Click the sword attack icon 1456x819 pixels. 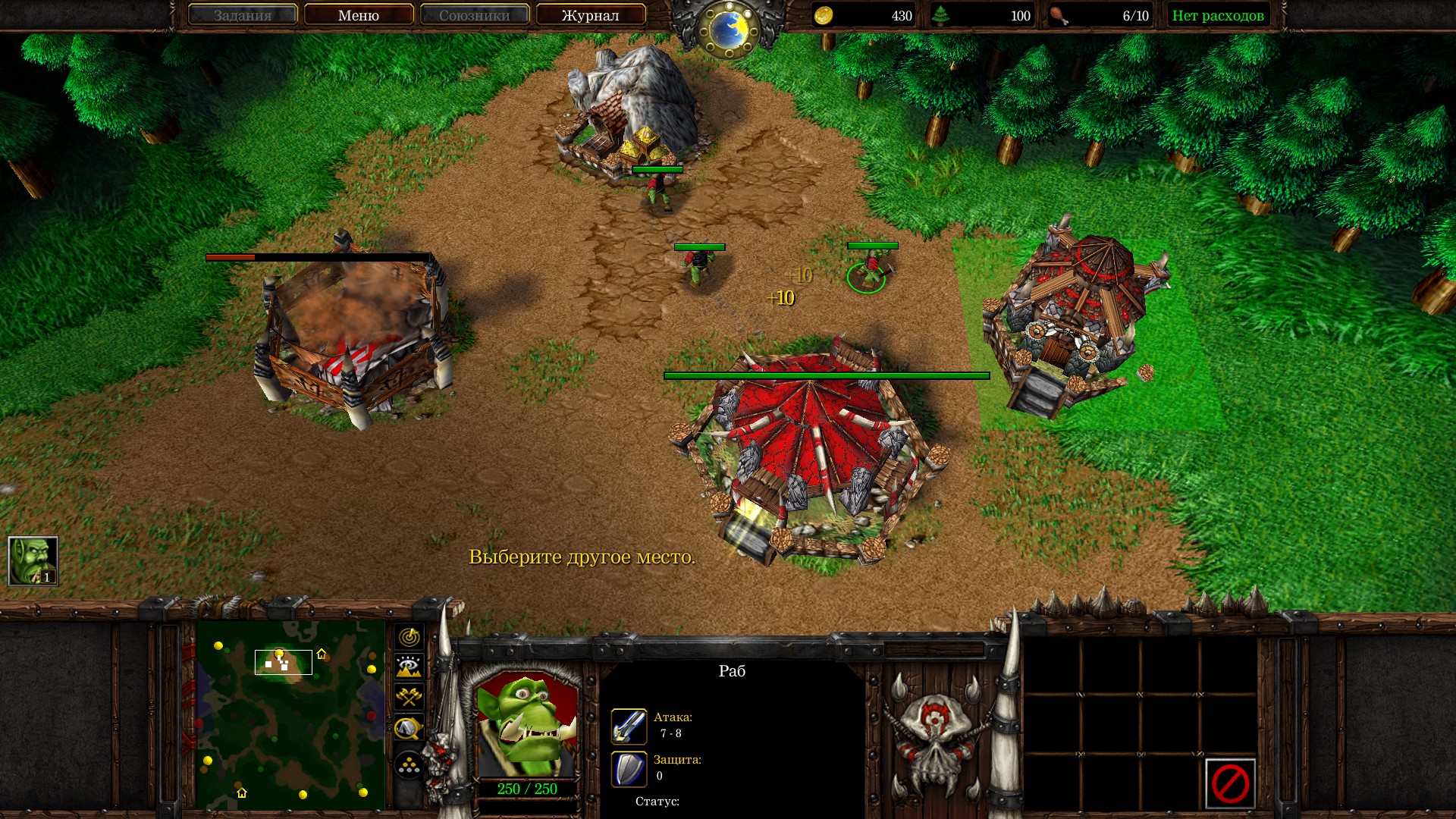click(629, 726)
